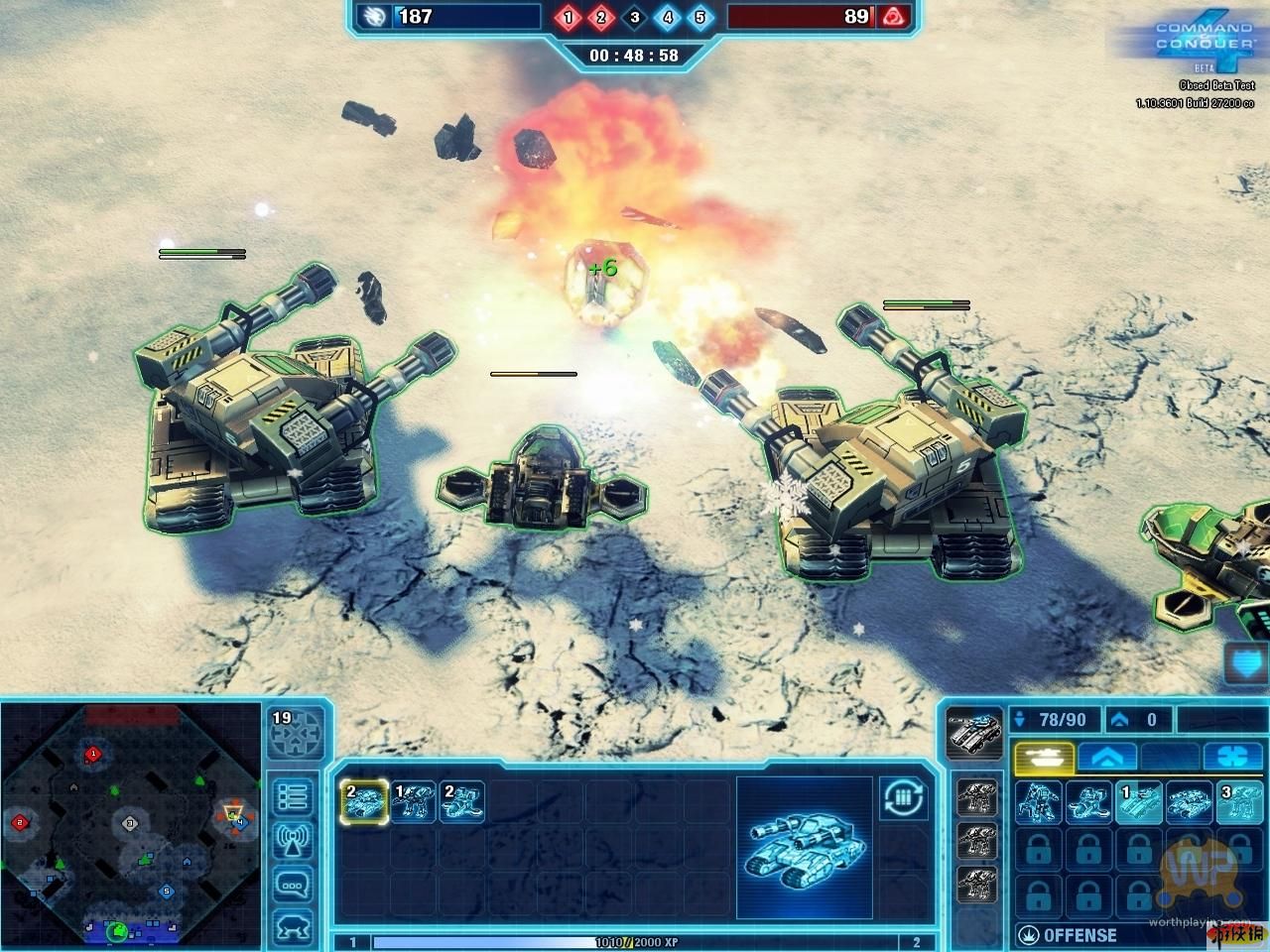This screenshot has height=952, width=1270.
Task: Click the crawler icon button below chat
Action: click(294, 926)
